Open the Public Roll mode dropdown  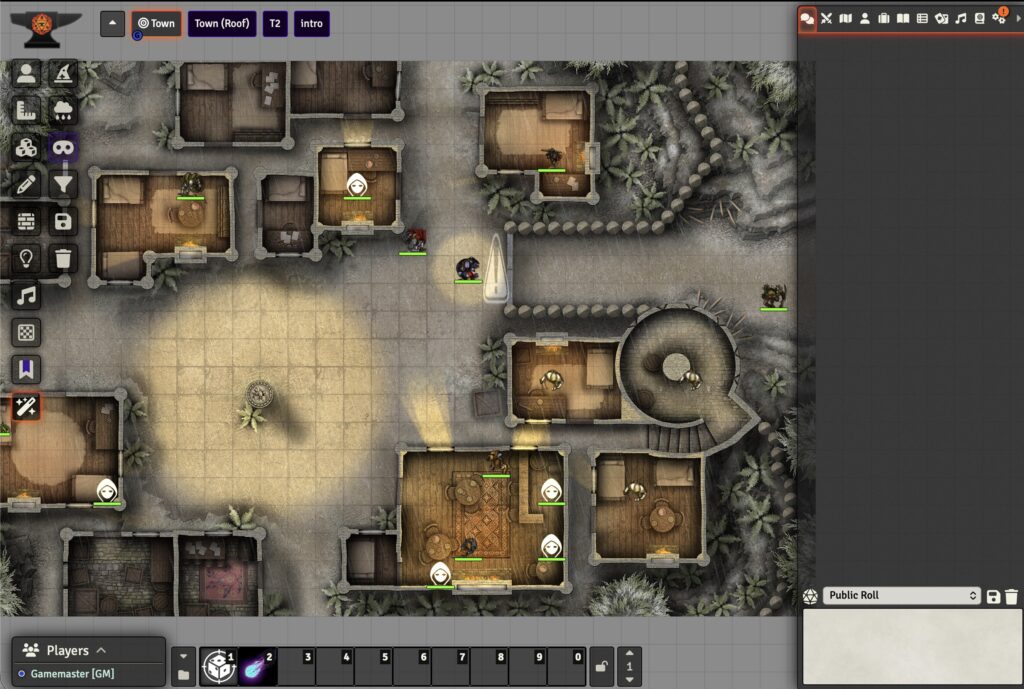(x=901, y=596)
